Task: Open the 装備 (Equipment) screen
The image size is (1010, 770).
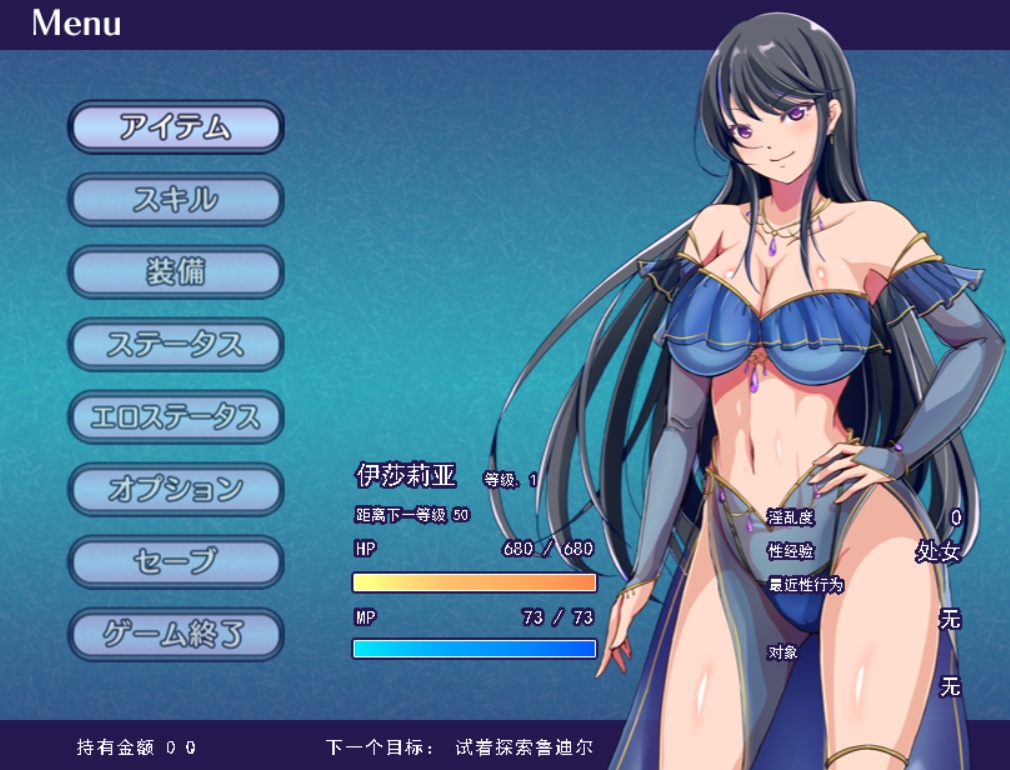Action: pyautogui.click(x=176, y=272)
